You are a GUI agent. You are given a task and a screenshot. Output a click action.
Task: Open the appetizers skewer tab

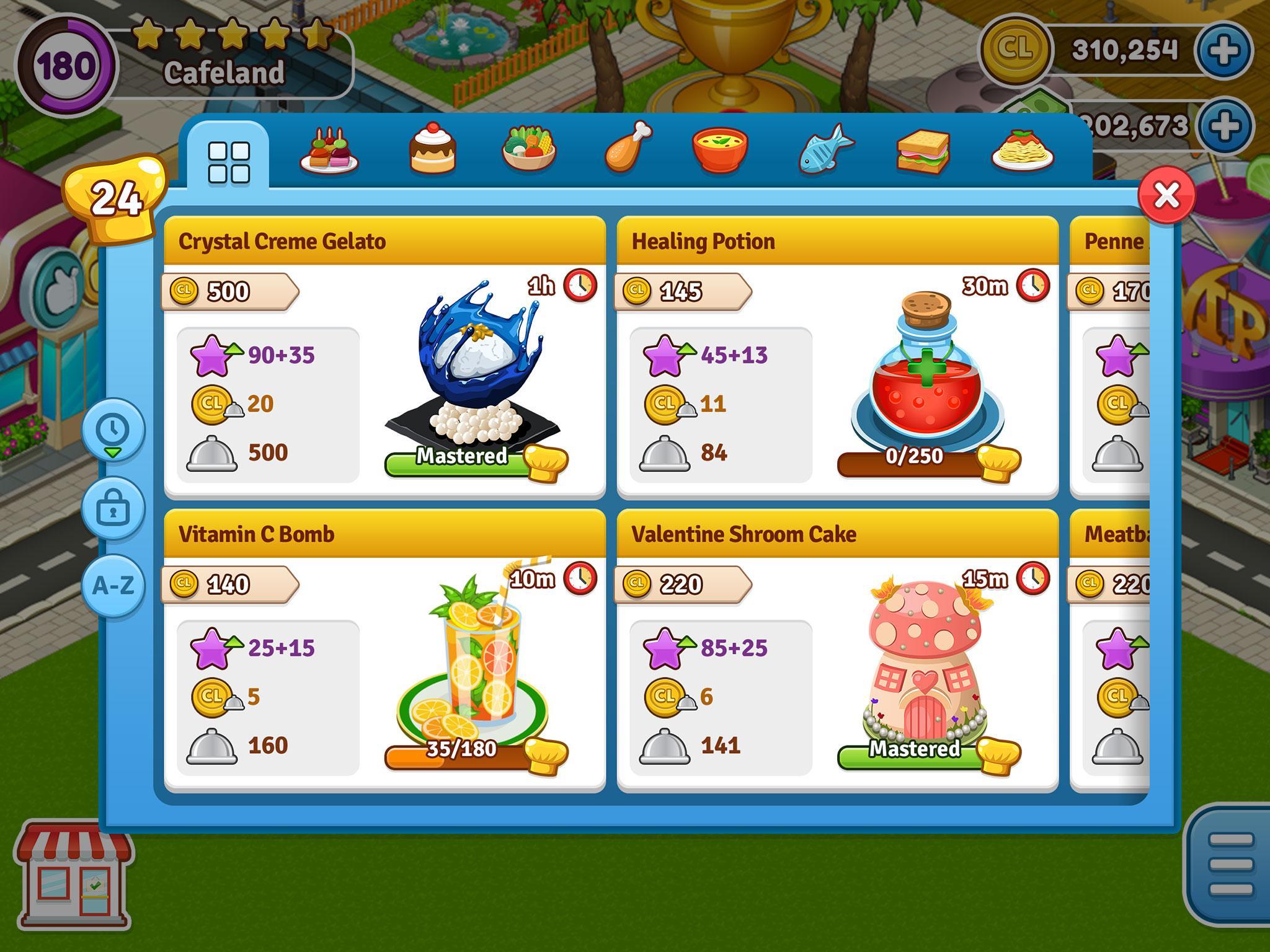click(x=329, y=152)
